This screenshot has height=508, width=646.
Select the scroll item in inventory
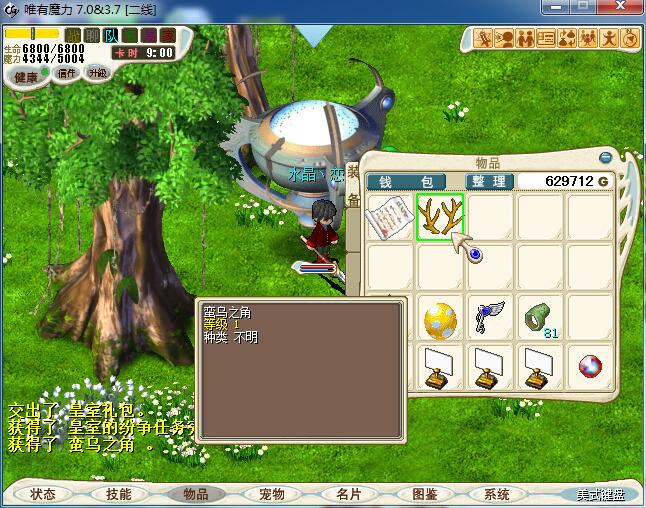pos(390,217)
